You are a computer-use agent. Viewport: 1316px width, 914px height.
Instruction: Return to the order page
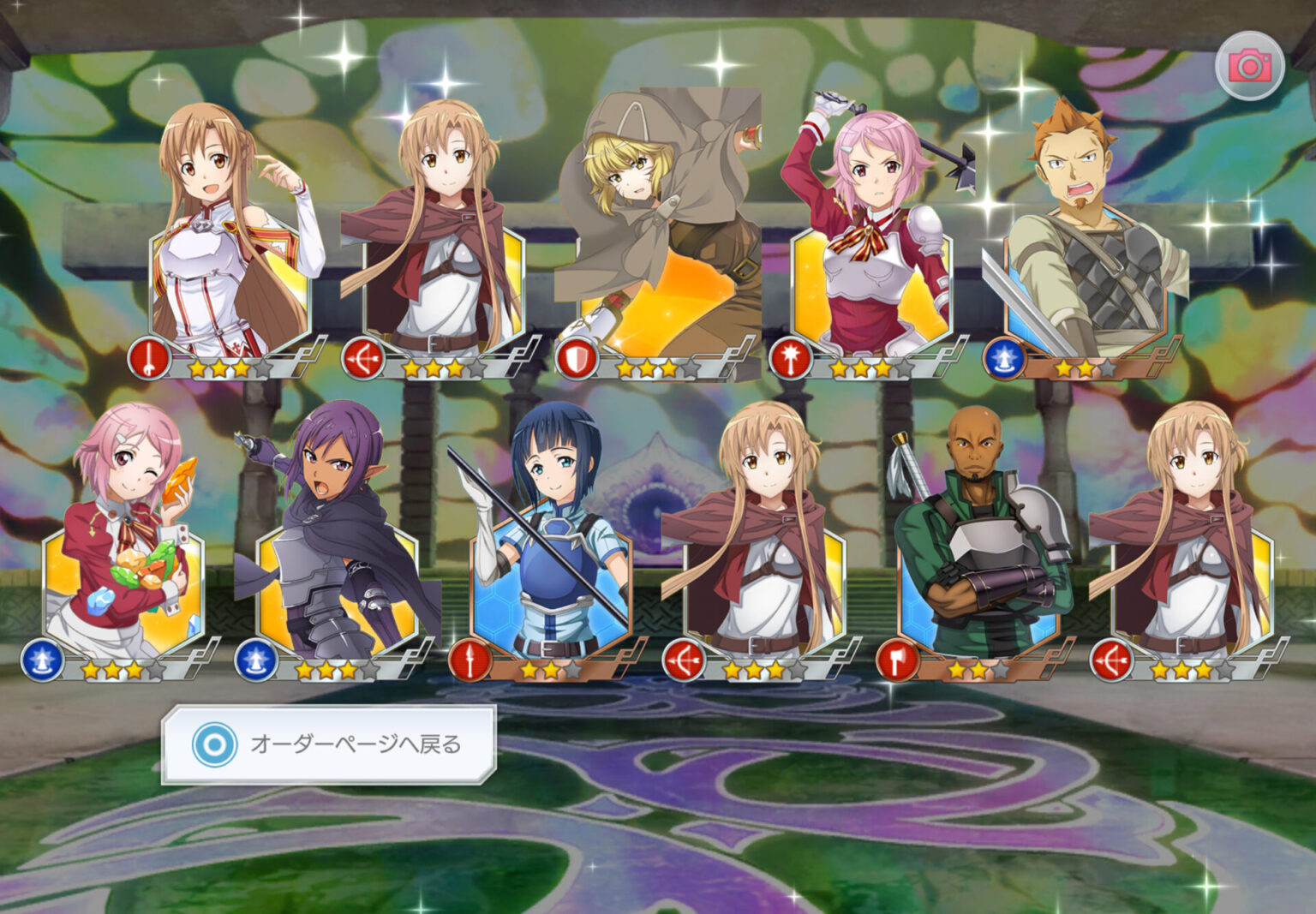pos(329,744)
